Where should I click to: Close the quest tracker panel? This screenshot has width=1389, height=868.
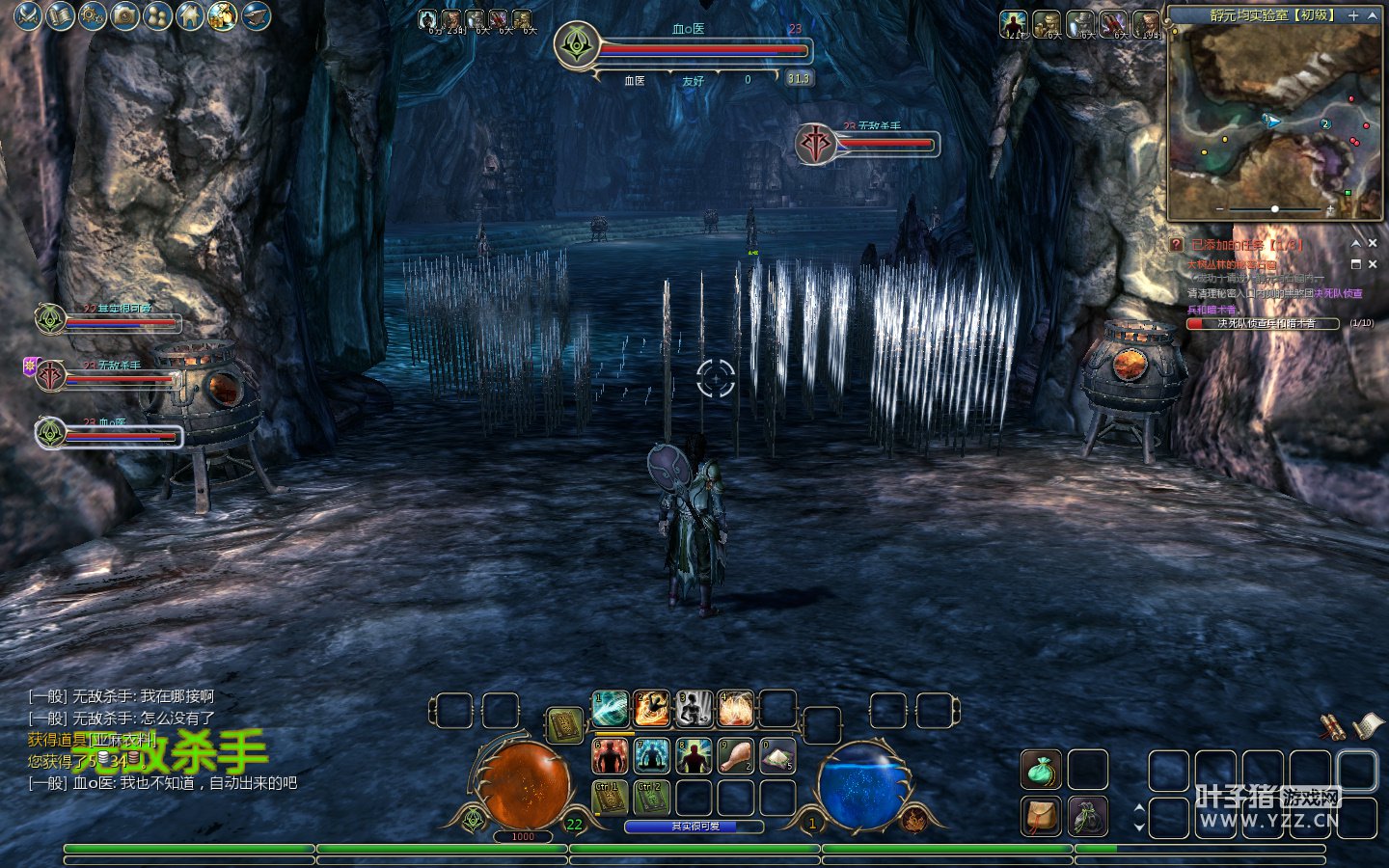[1373, 244]
